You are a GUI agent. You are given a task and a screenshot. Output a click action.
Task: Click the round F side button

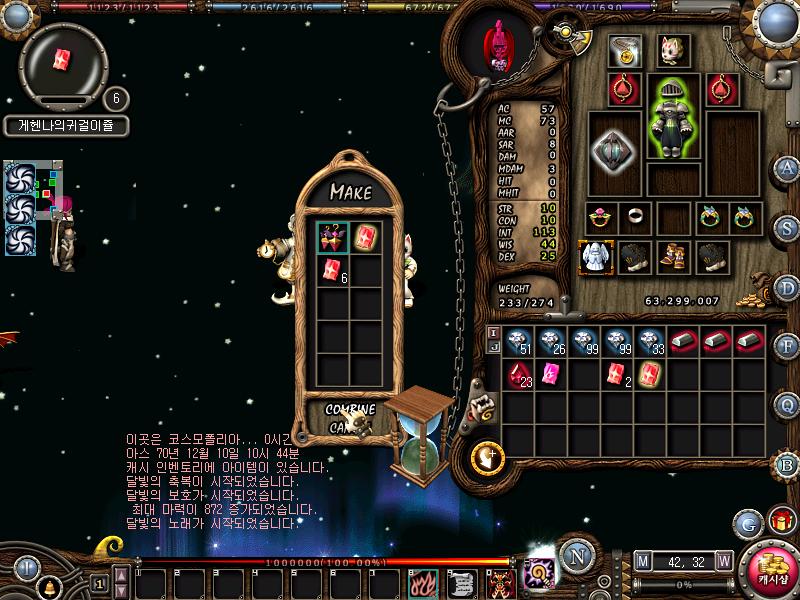(788, 347)
